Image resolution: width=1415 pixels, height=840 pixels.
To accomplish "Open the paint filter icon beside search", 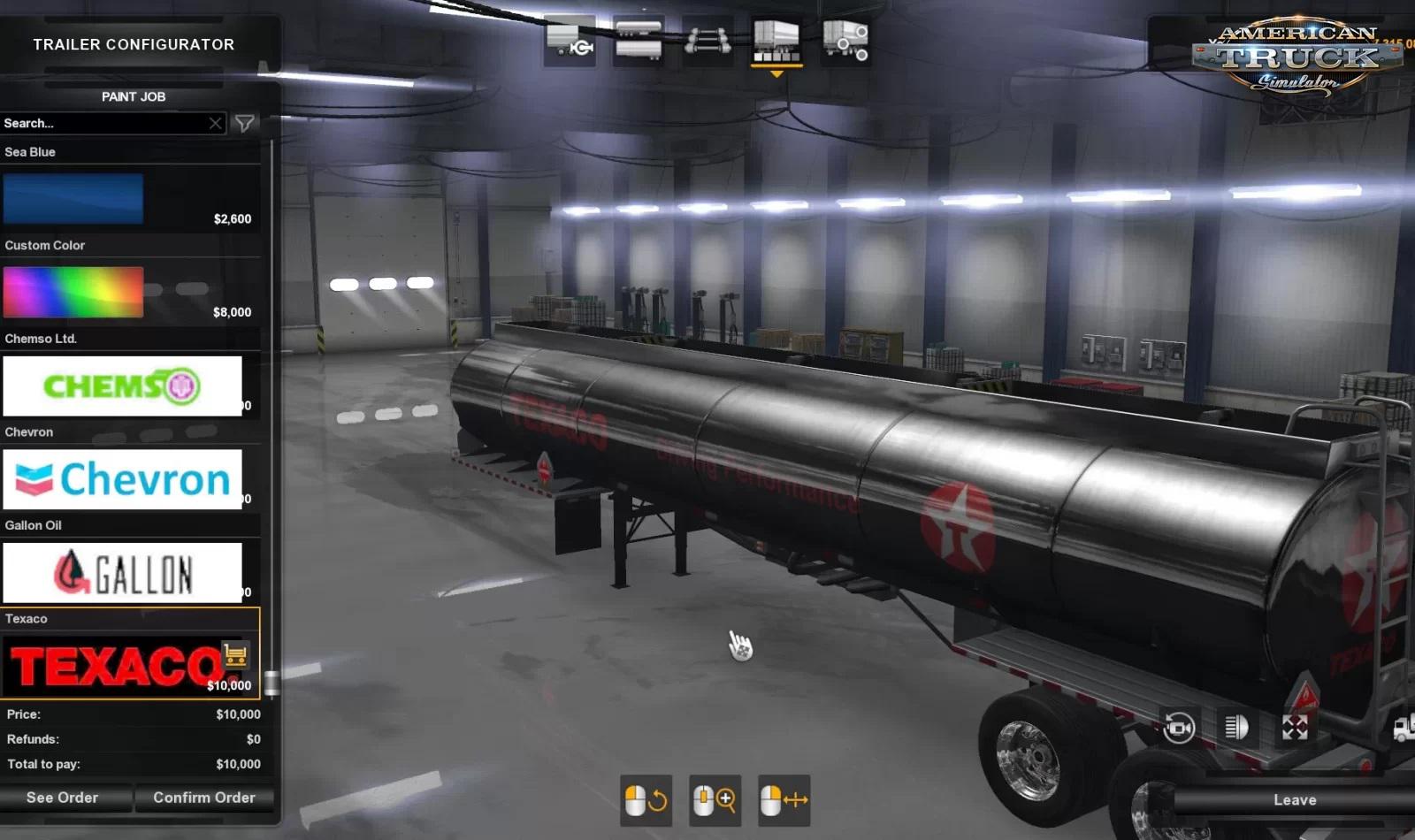I will [245, 124].
